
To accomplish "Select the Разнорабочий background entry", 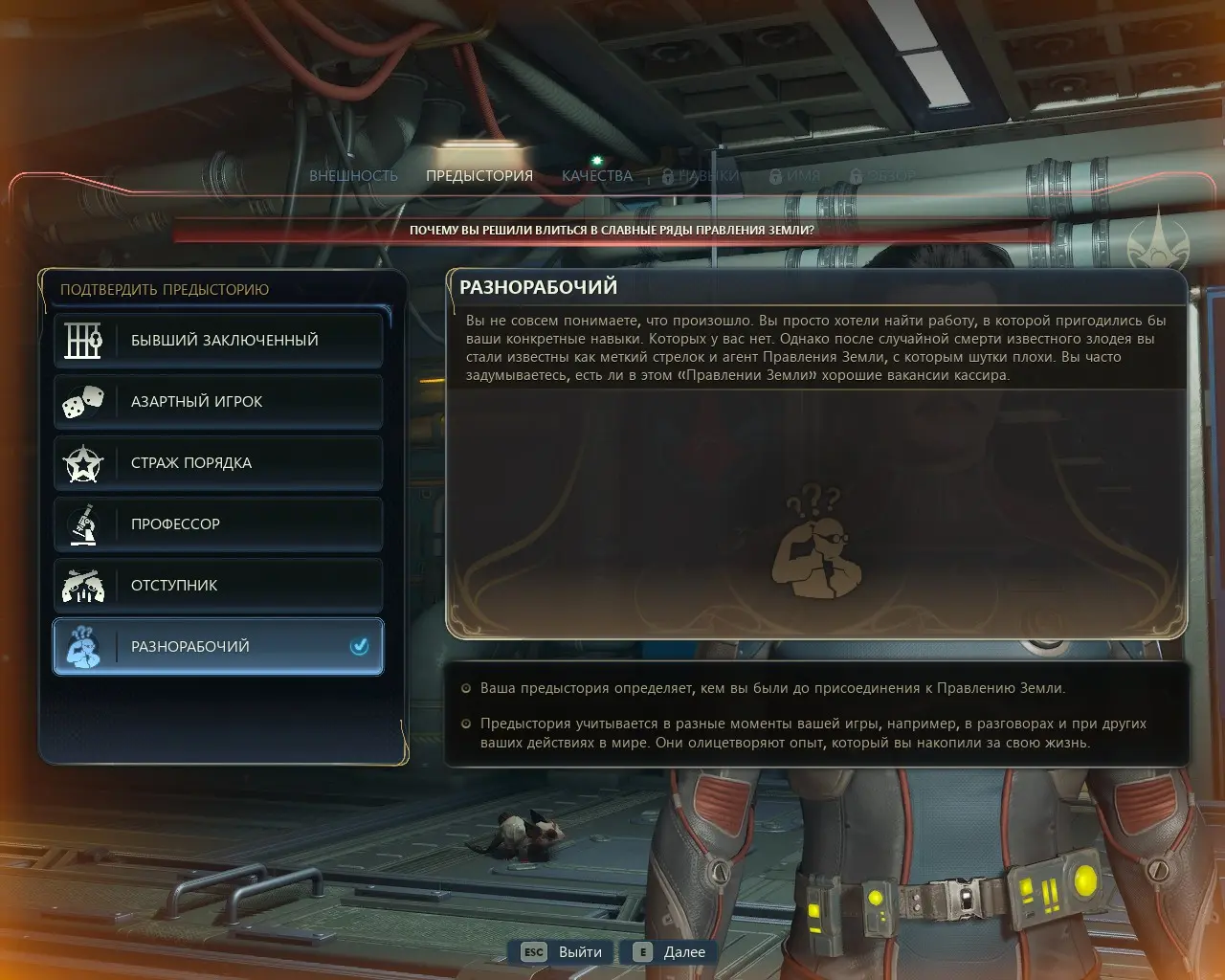I will point(218,646).
